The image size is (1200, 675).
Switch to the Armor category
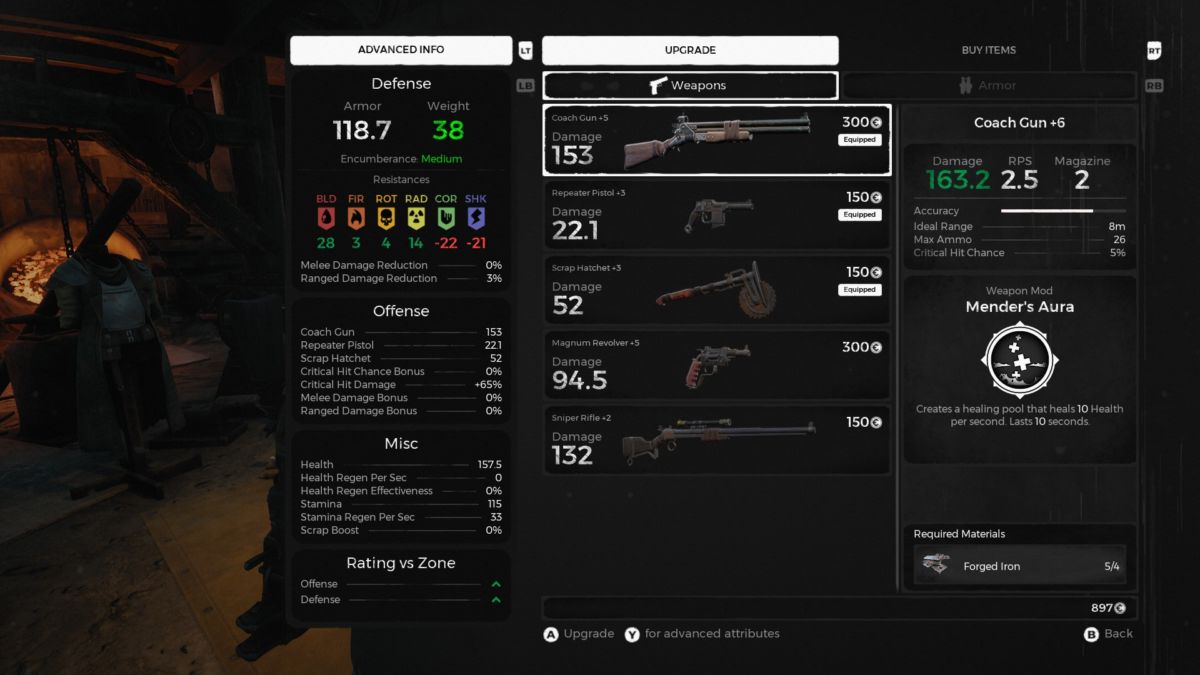click(x=988, y=85)
